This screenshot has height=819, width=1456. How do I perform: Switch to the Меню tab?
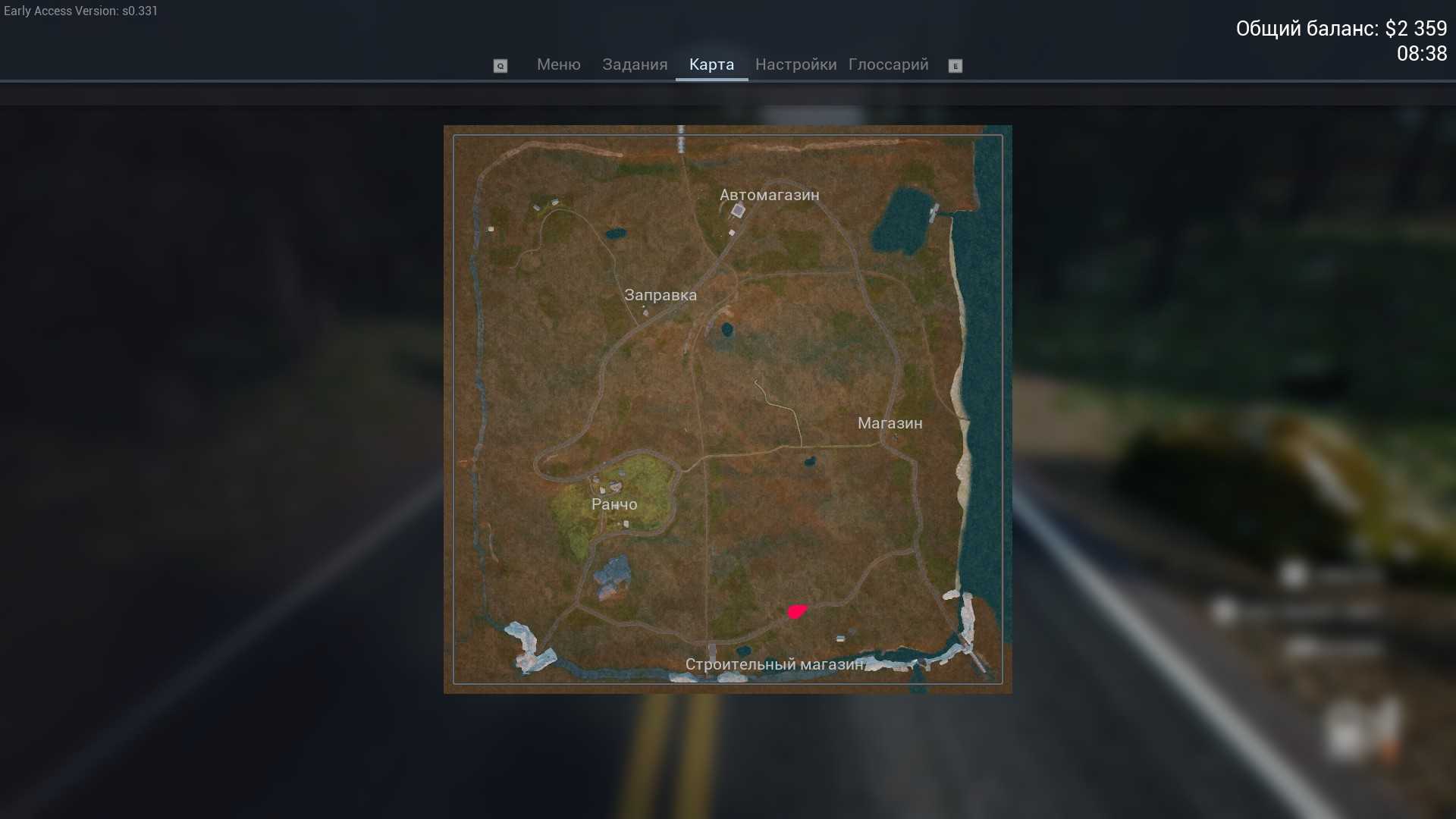(558, 65)
